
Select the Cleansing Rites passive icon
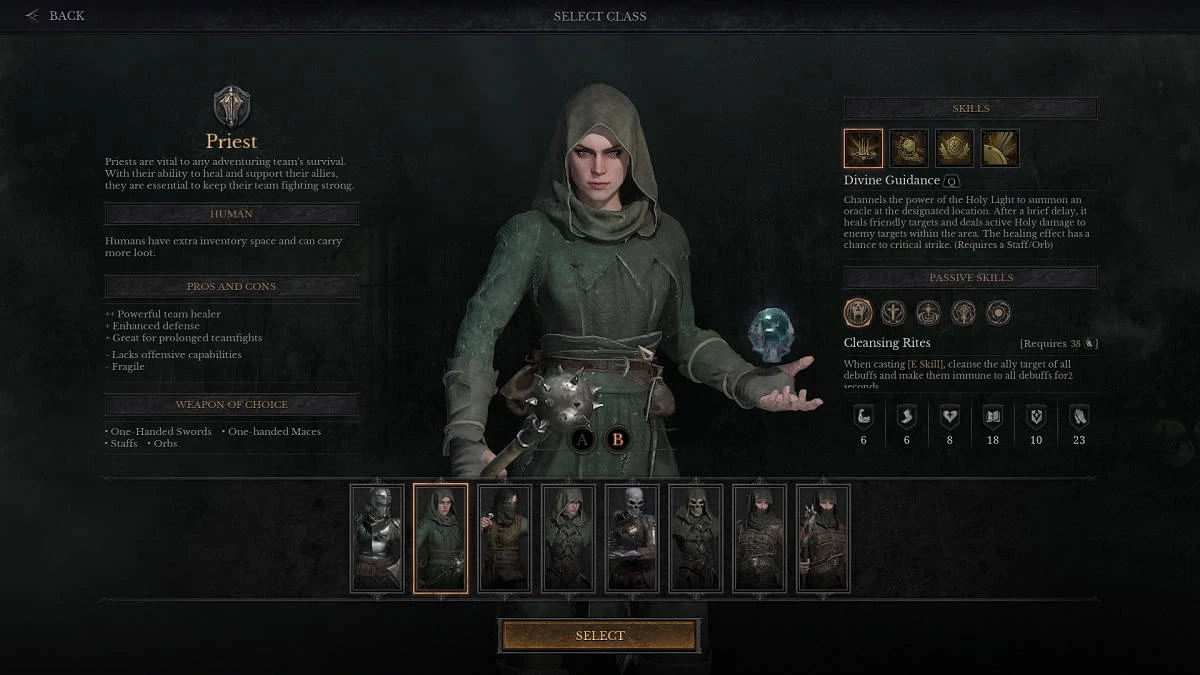[858, 313]
